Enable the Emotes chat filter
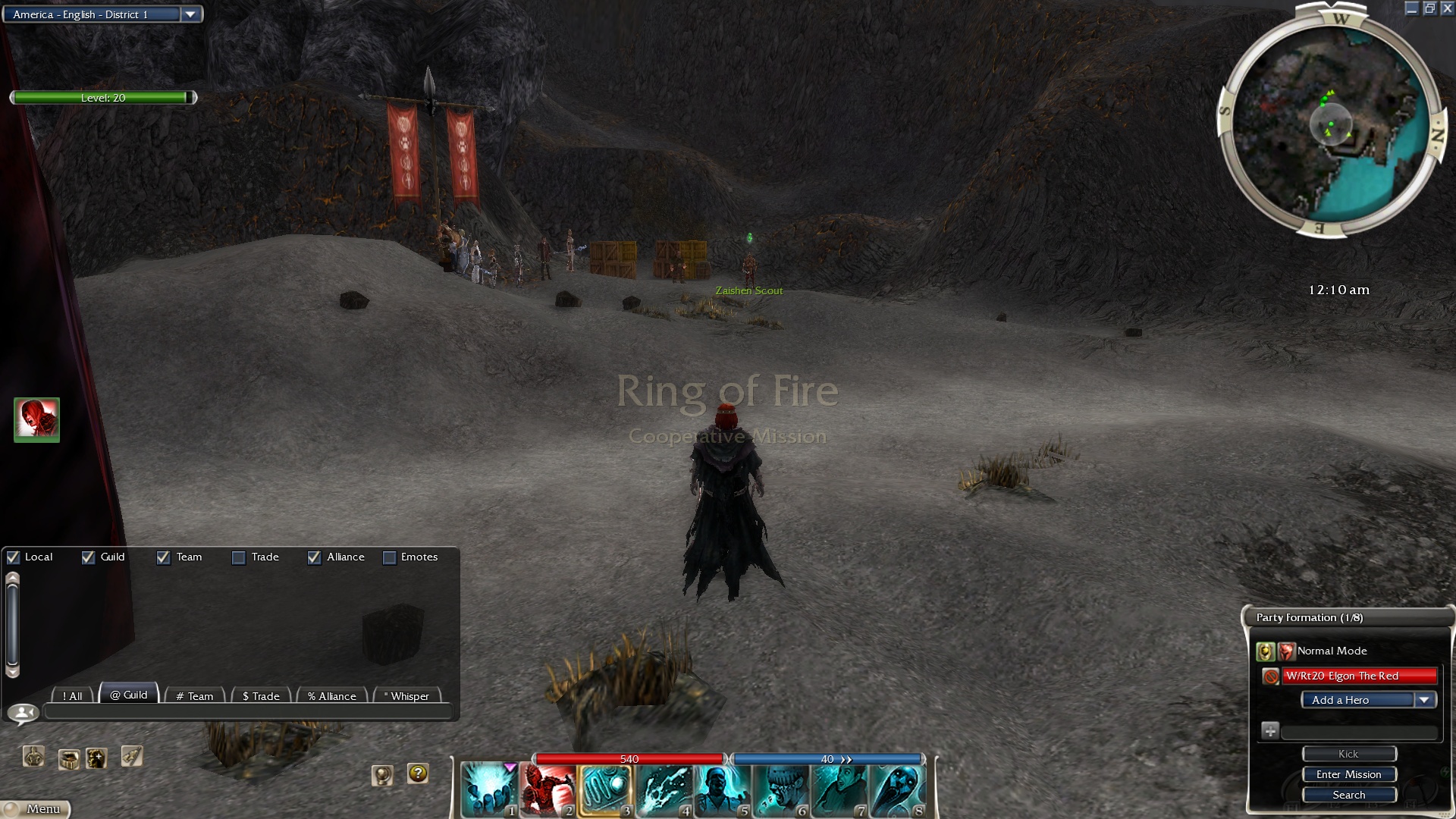Viewport: 1456px width, 819px height. (390, 557)
